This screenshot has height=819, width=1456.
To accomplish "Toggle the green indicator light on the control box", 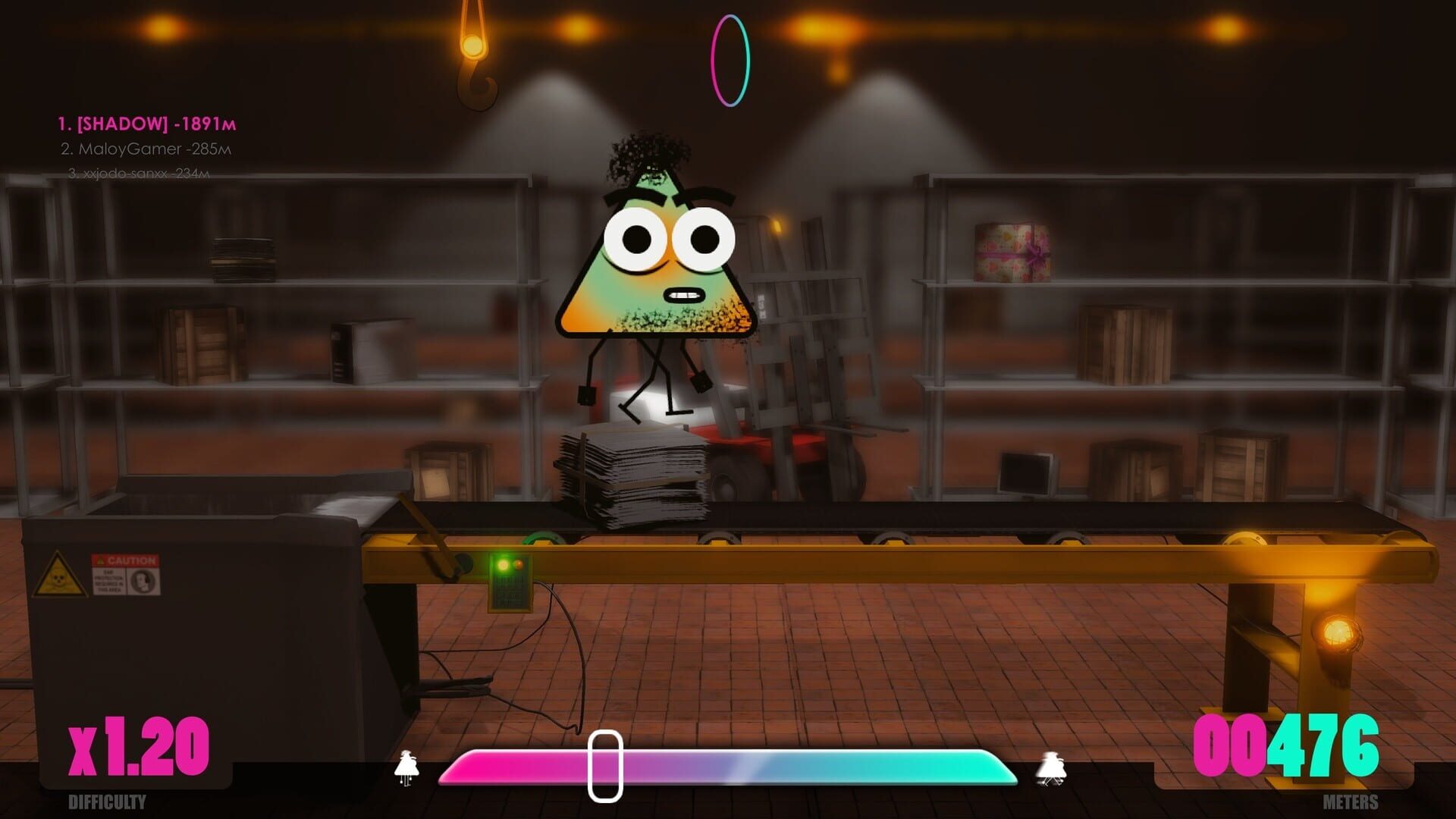I will [502, 564].
